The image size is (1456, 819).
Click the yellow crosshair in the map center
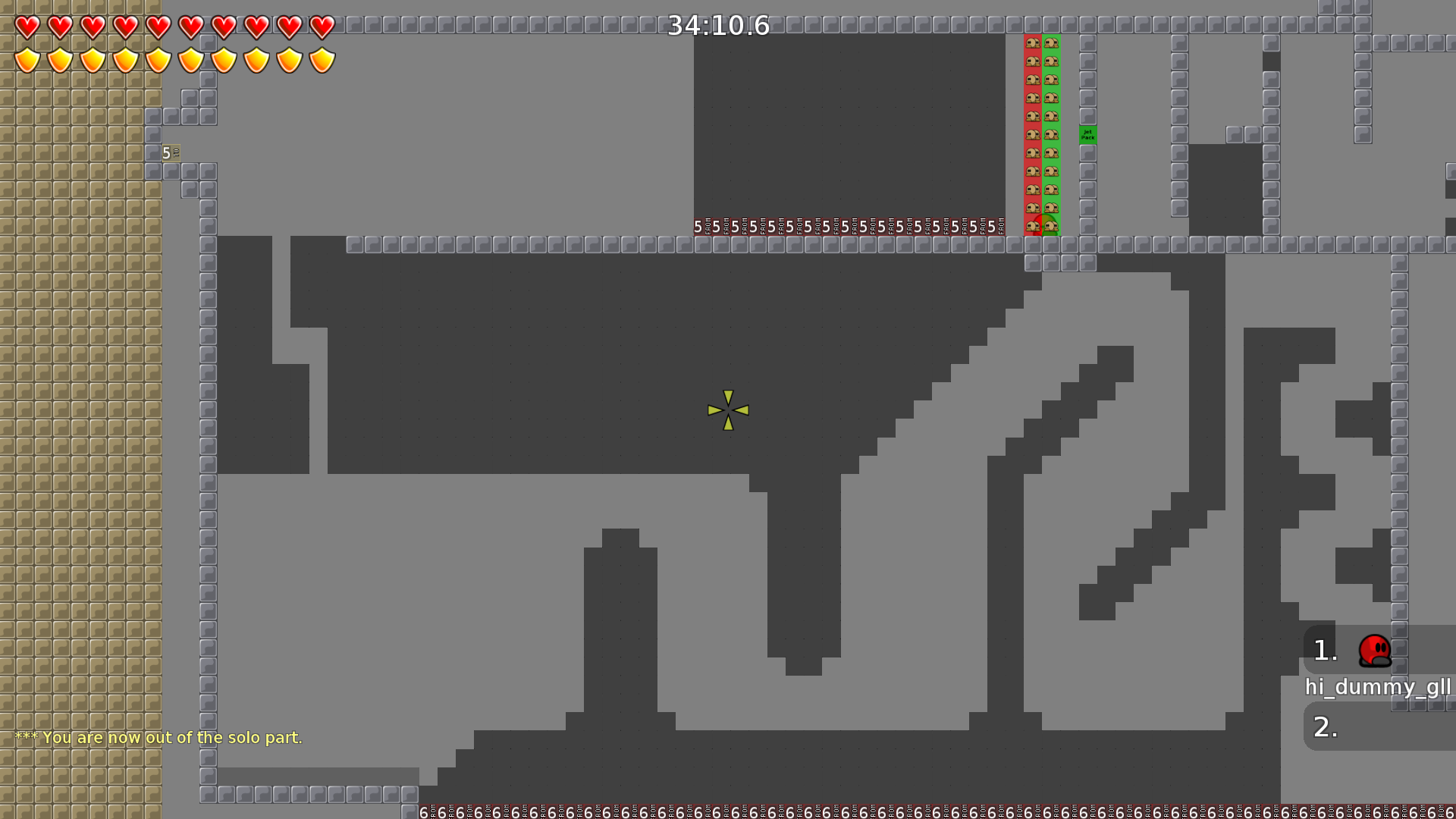[728, 409]
